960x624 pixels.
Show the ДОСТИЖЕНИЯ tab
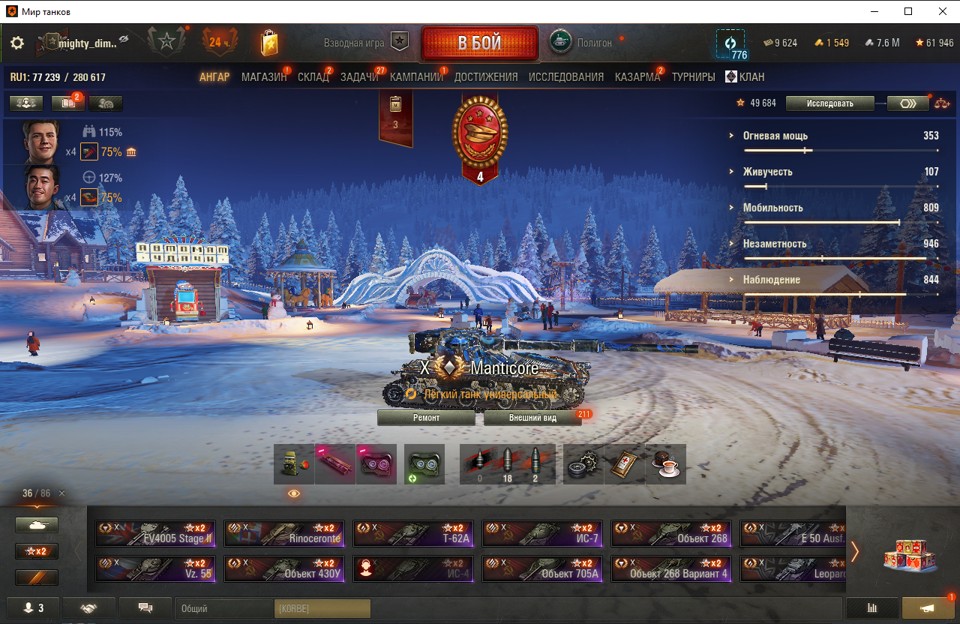(486, 77)
